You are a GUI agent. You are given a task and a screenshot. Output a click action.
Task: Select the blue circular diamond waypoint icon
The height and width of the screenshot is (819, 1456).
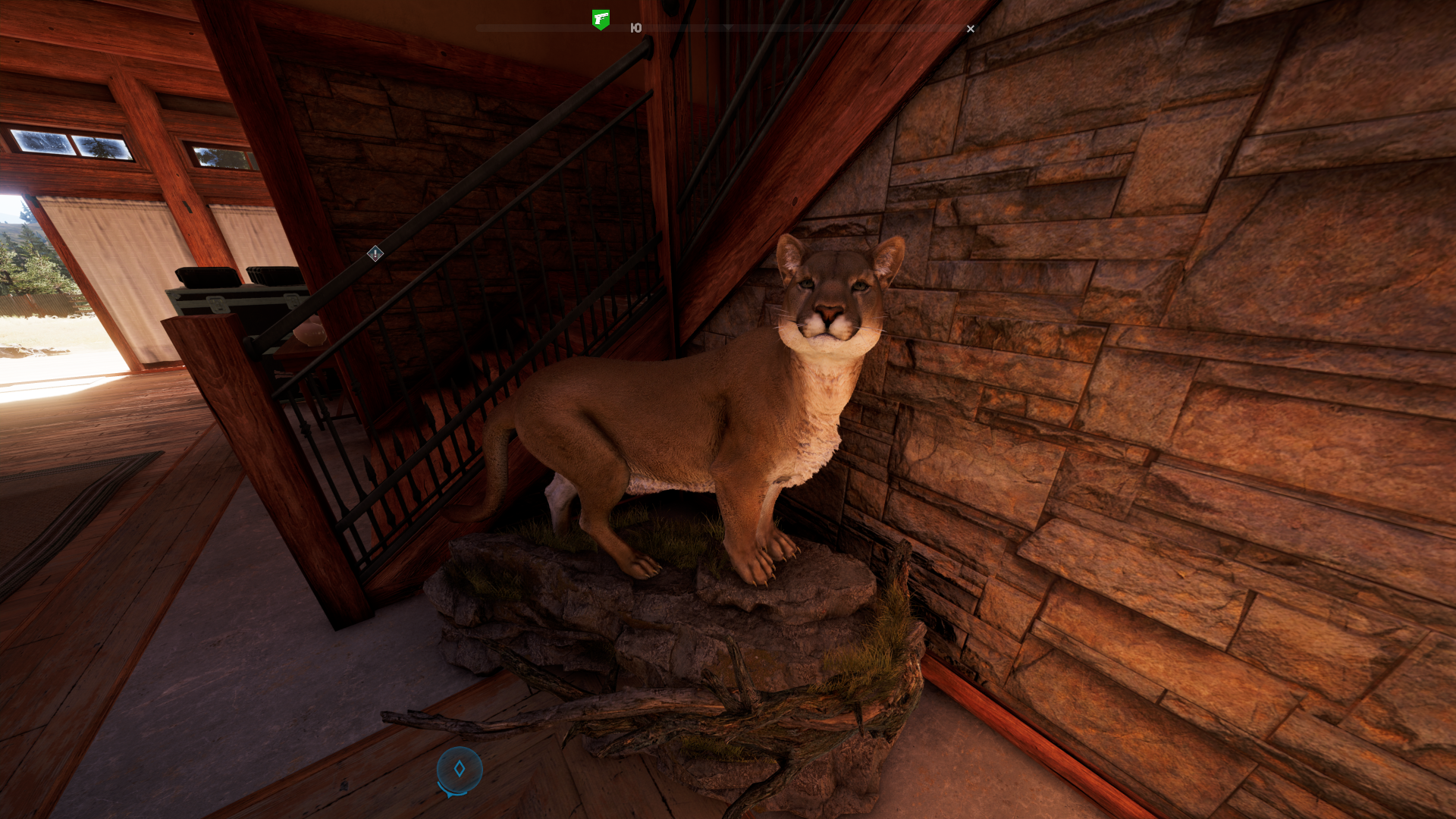click(x=460, y=770)
